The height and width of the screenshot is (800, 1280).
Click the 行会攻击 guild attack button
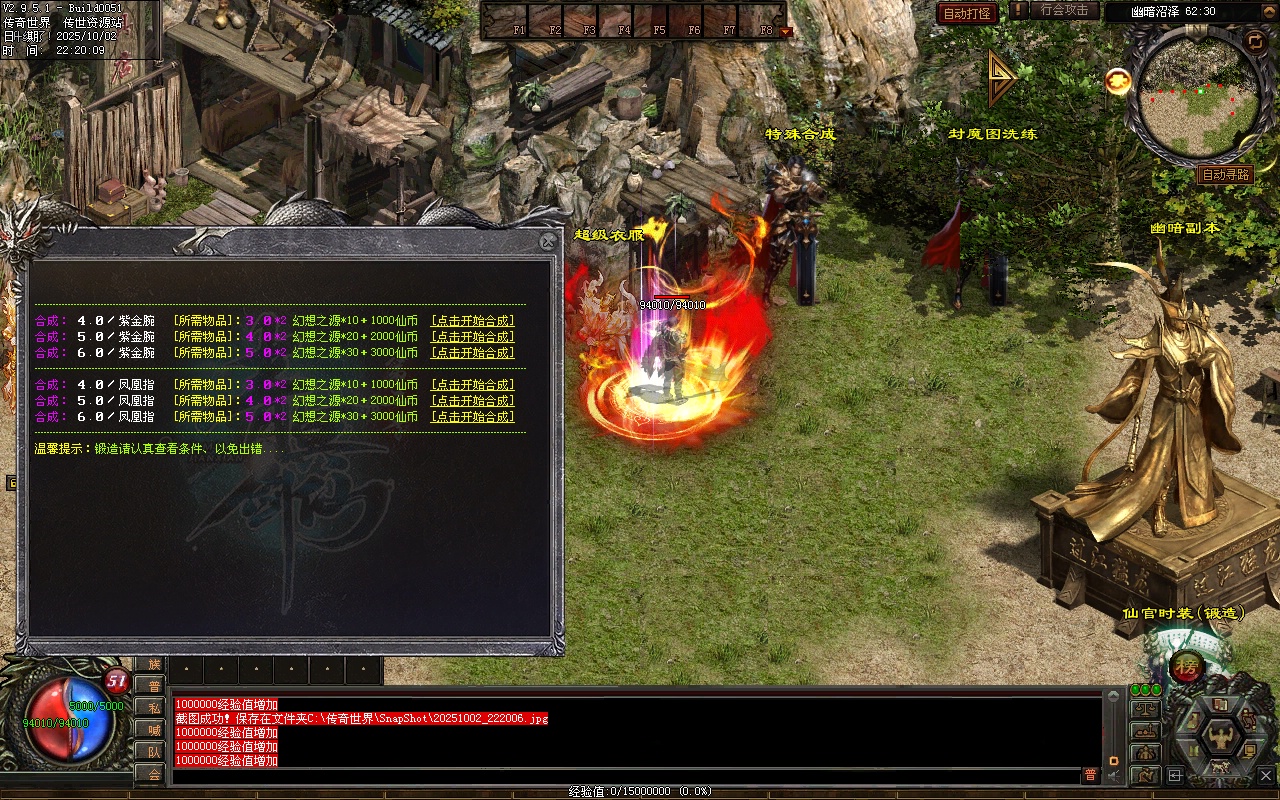click(x=1064, y=11)
